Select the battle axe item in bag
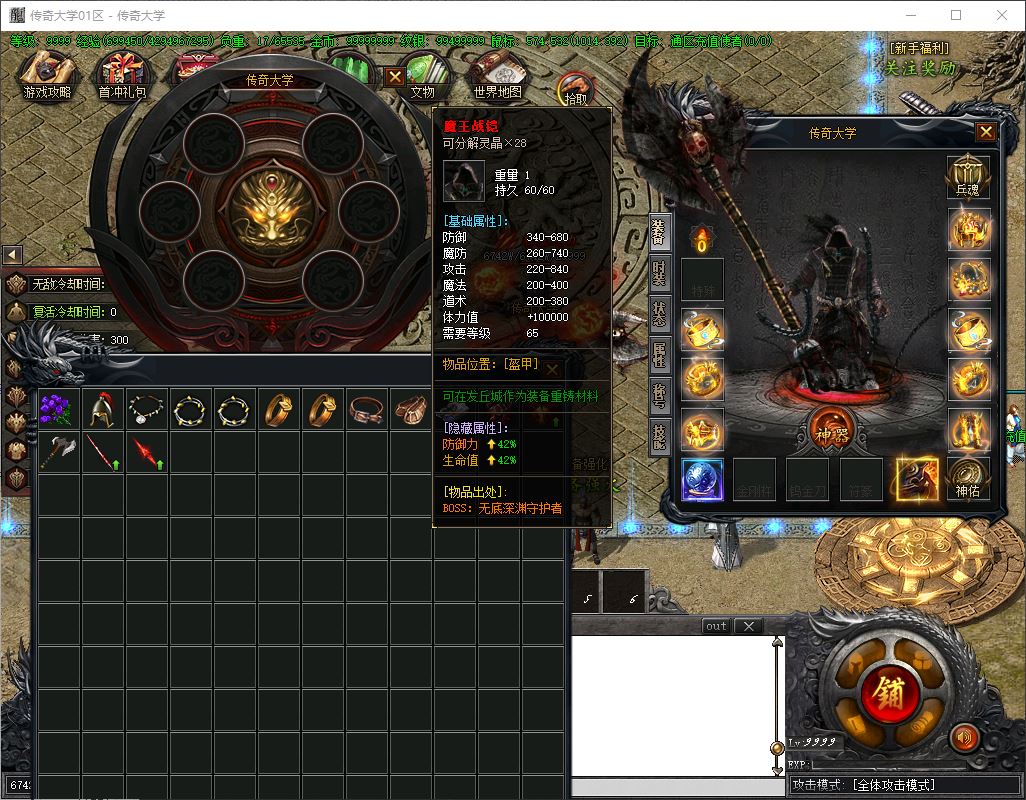1026x800 pixels. tap(57, 452)
